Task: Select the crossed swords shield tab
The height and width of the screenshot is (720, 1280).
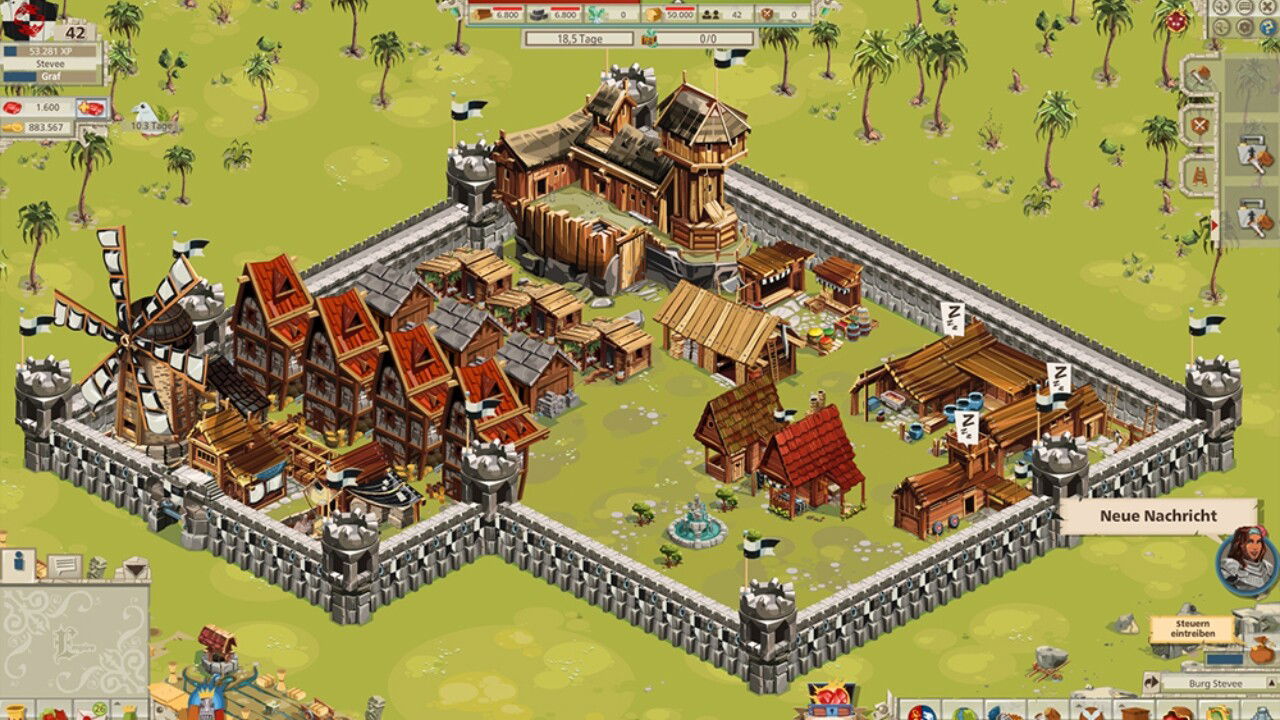Action: (1199, 126)
